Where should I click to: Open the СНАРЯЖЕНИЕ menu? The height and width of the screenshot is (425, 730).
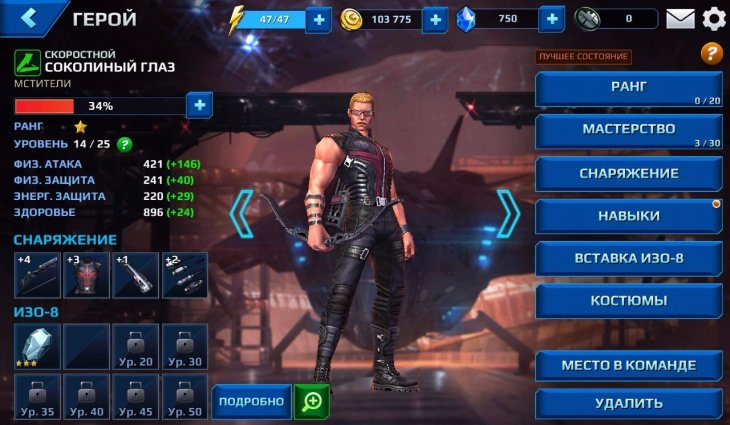coord(628,173)
